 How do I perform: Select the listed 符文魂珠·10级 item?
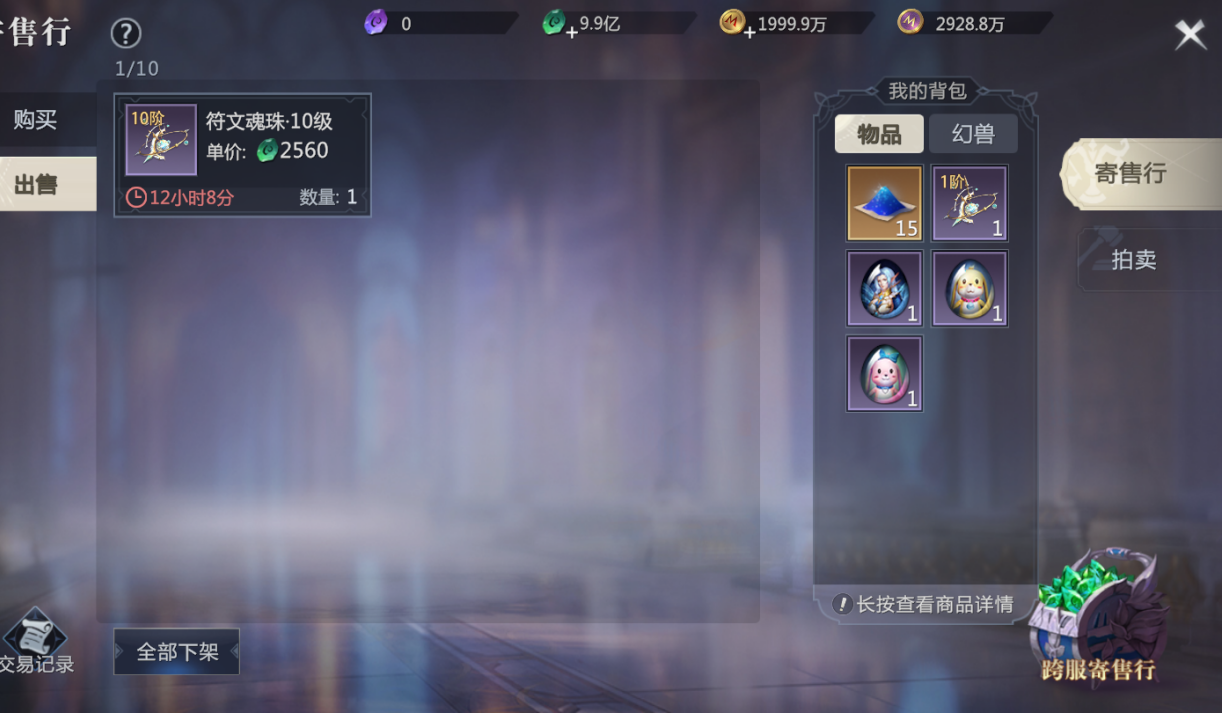(x=242, y=154)
